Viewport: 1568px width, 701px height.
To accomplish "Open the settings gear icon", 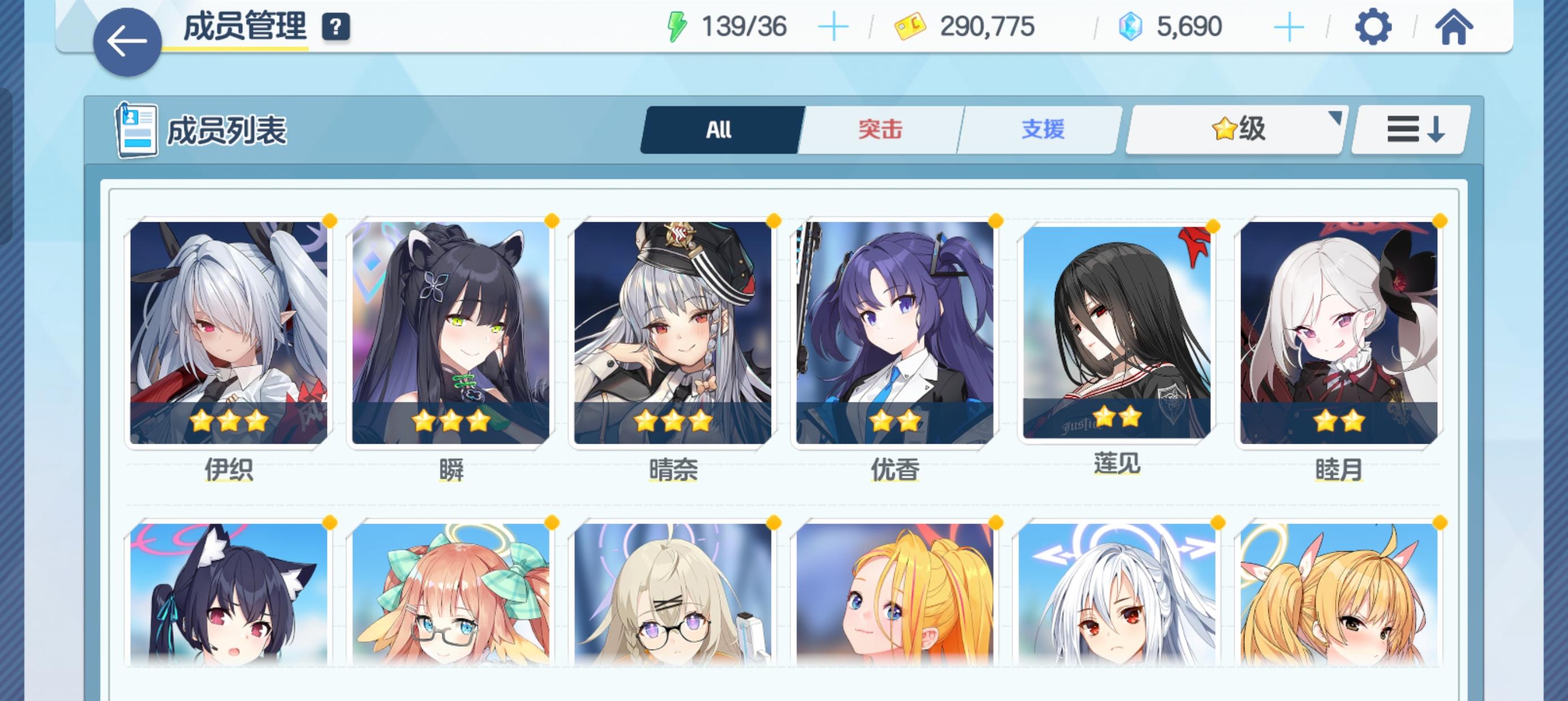I will click(1372, 27).
